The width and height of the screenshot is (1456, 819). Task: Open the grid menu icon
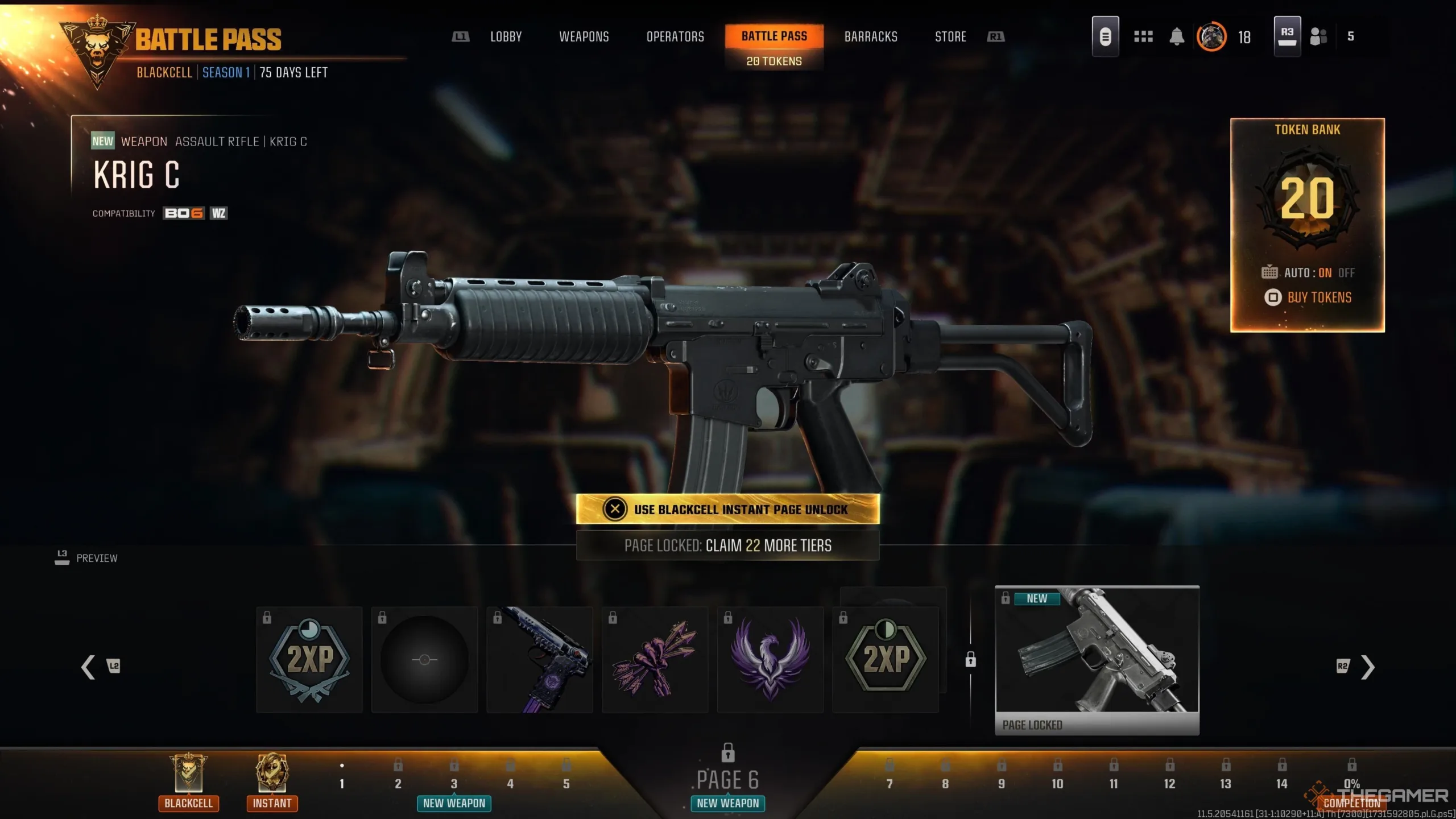point(1143,37)
